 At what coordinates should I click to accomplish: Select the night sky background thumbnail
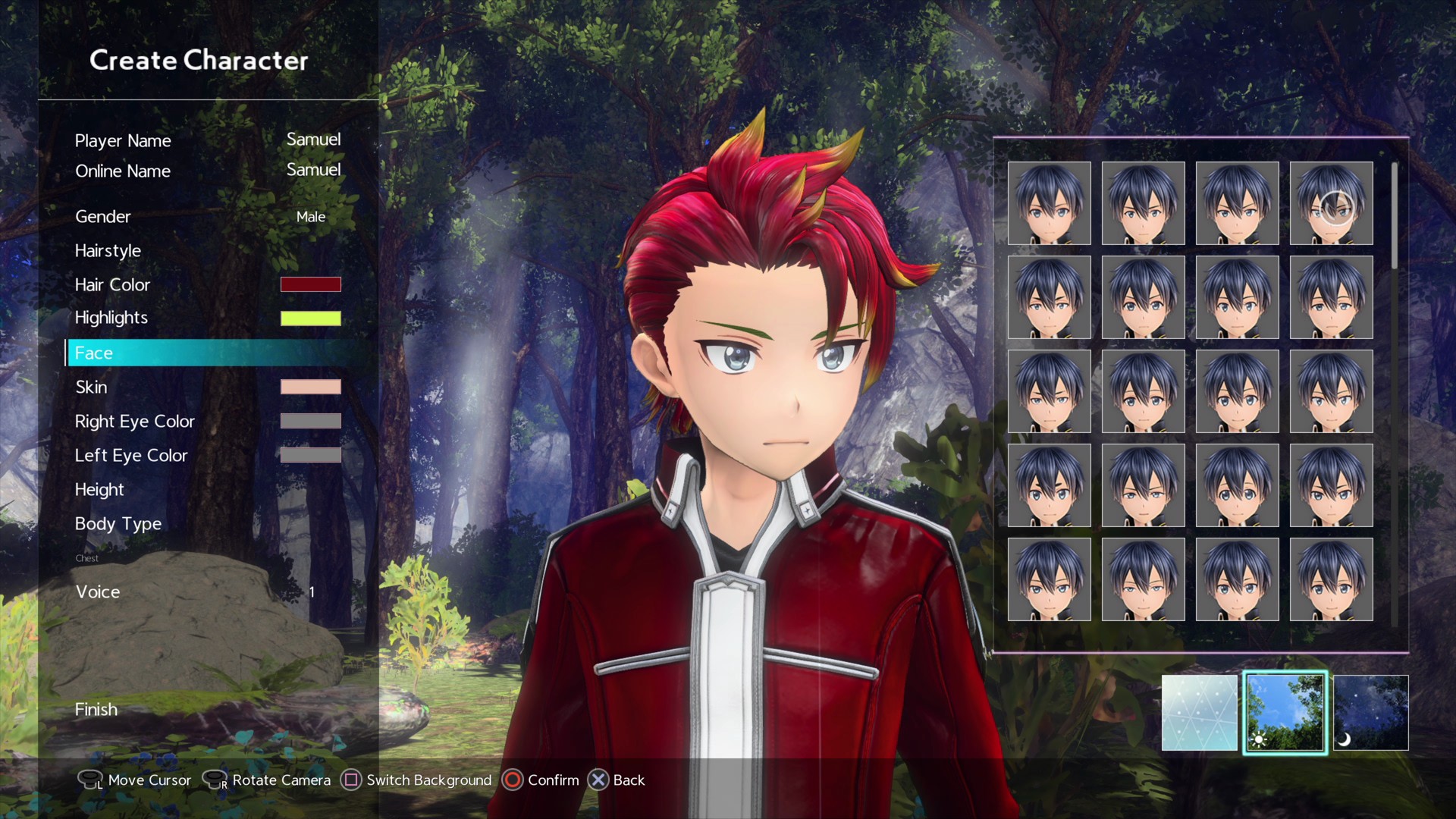pyautogui.click(x=1370, y=712)
